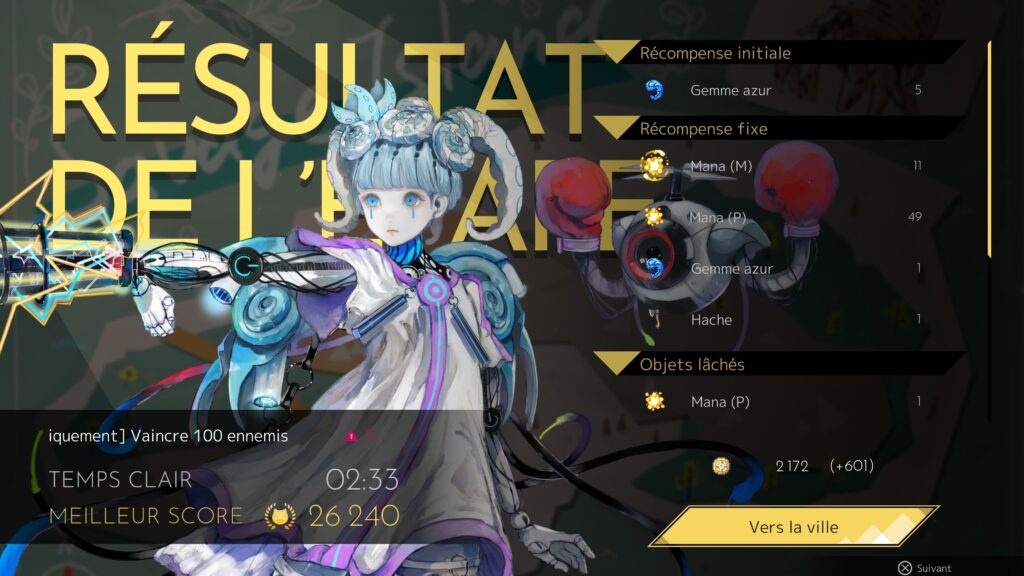1024x576 pixels.
Task: Go to town with Vers la ville
Action: coord(793,527)
